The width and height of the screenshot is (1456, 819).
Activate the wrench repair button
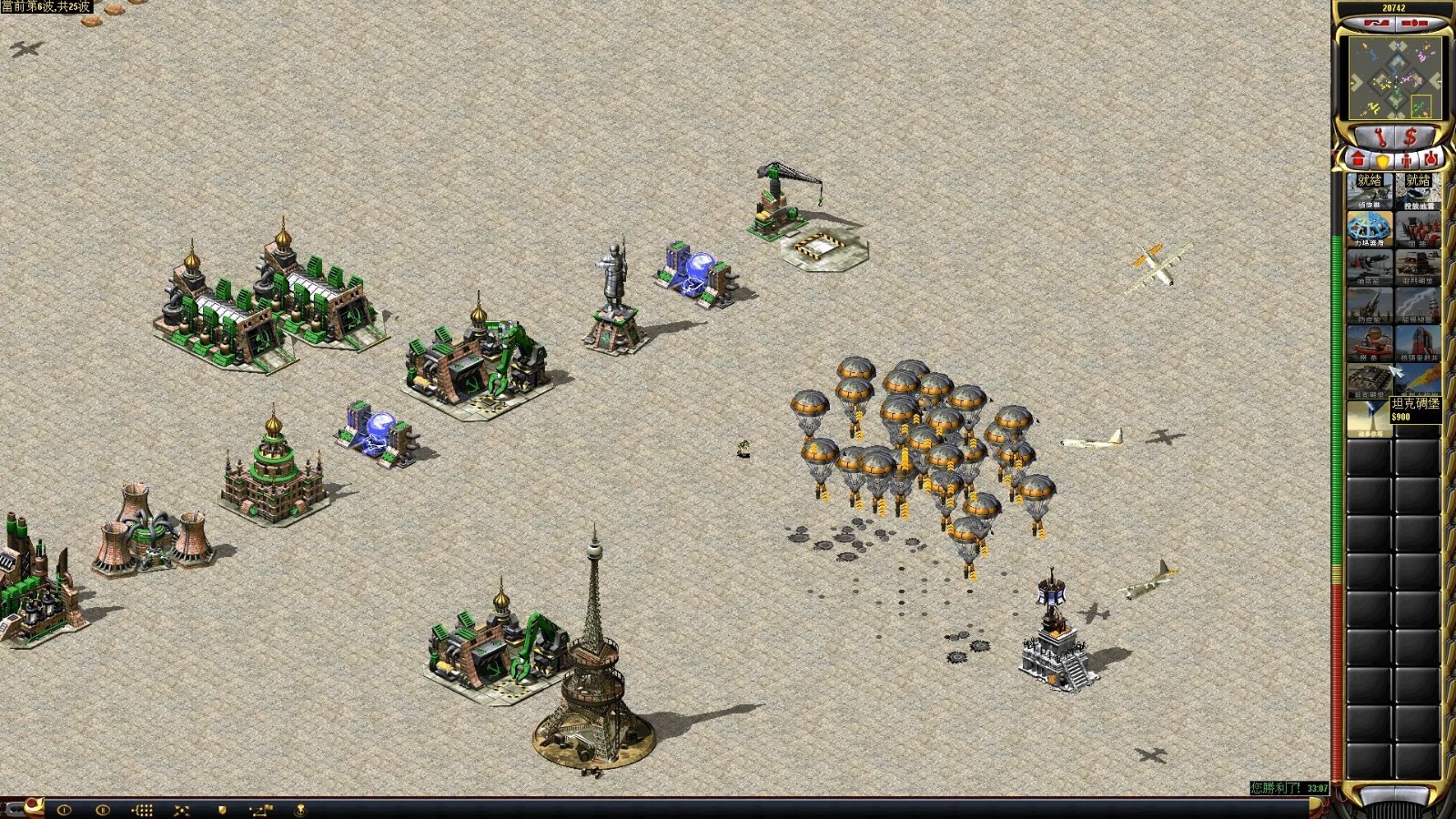coord(1380,137)
